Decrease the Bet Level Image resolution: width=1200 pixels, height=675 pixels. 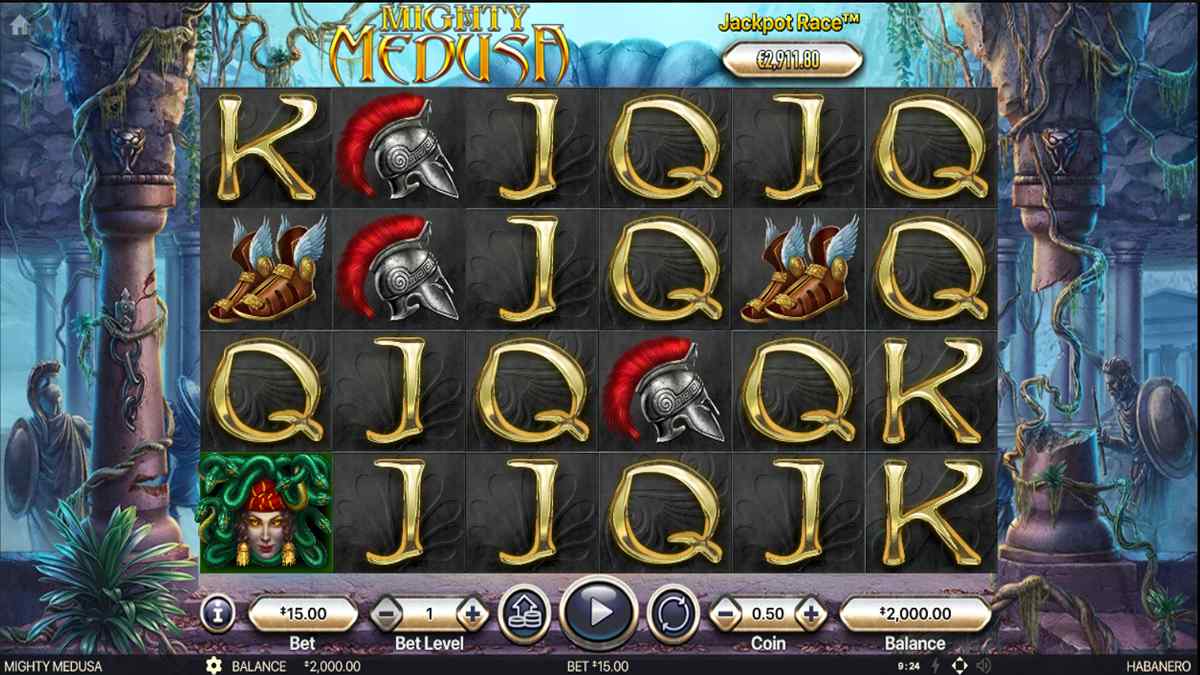click(x=385, y=613)
